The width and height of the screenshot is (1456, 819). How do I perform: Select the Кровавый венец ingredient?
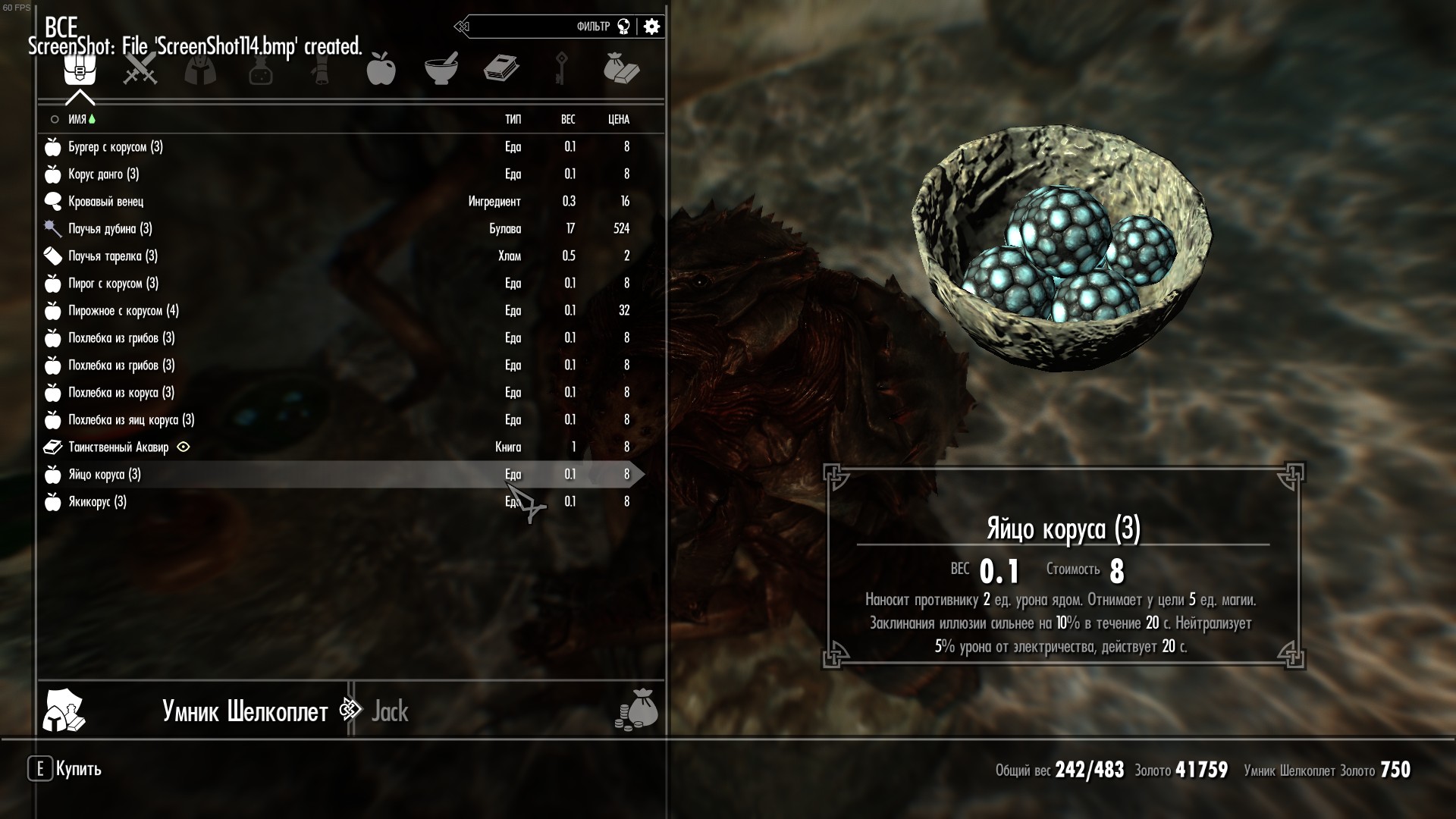click(105, 202)
